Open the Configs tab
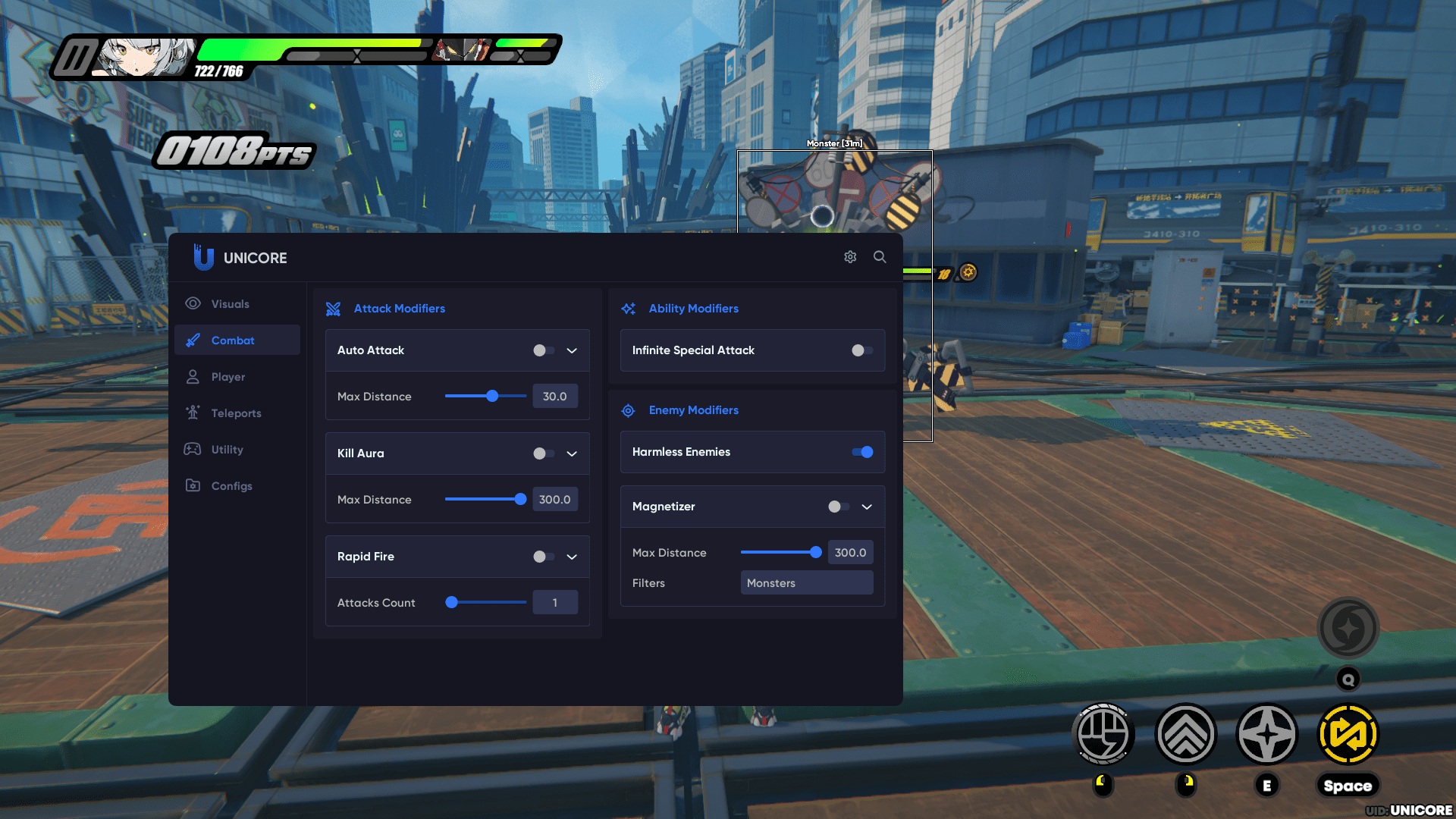The width and height of the screenshot is (1456, 819). [x=231, y=486]
